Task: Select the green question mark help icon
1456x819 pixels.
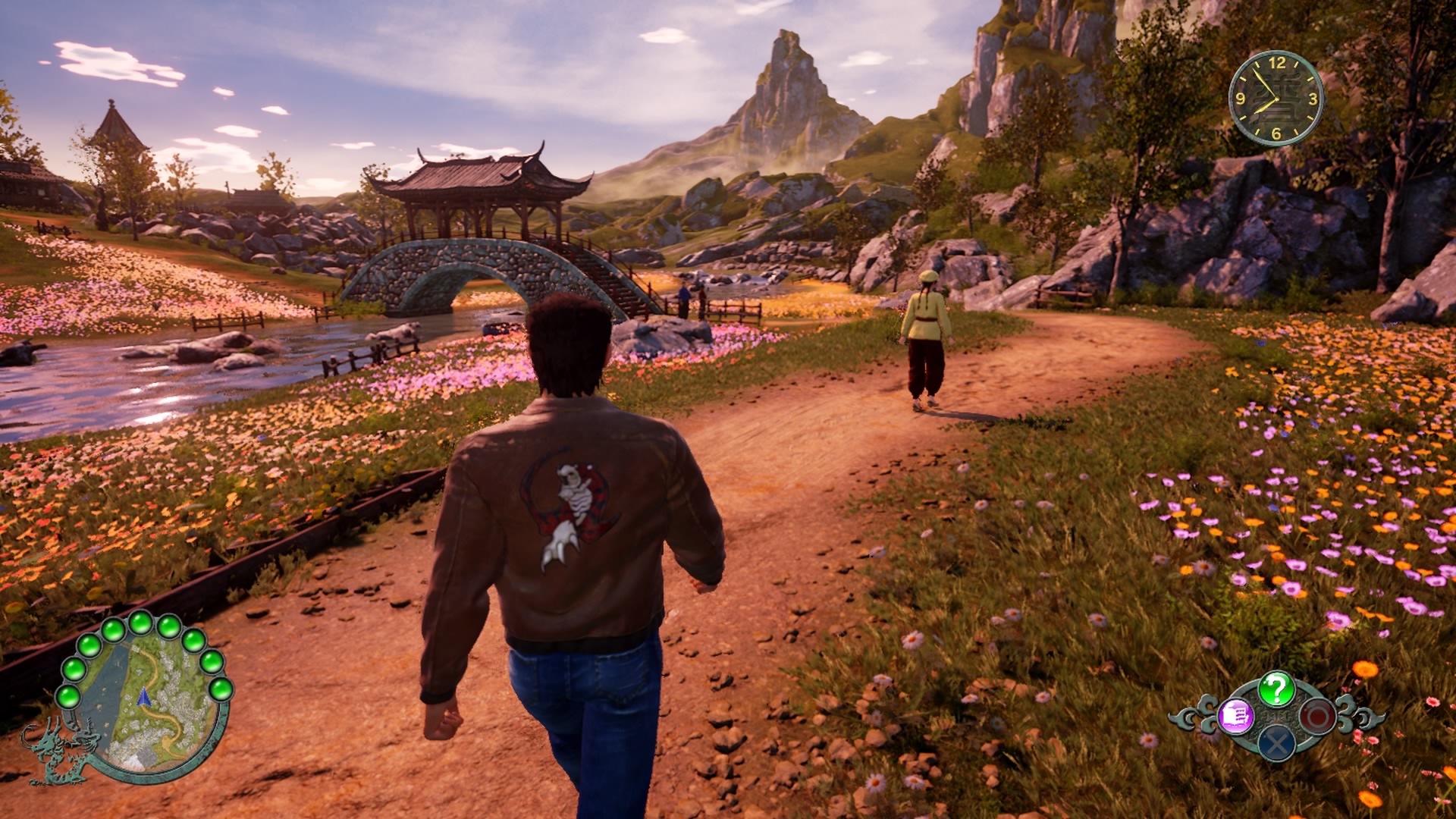Action: tap(1276, 689)
